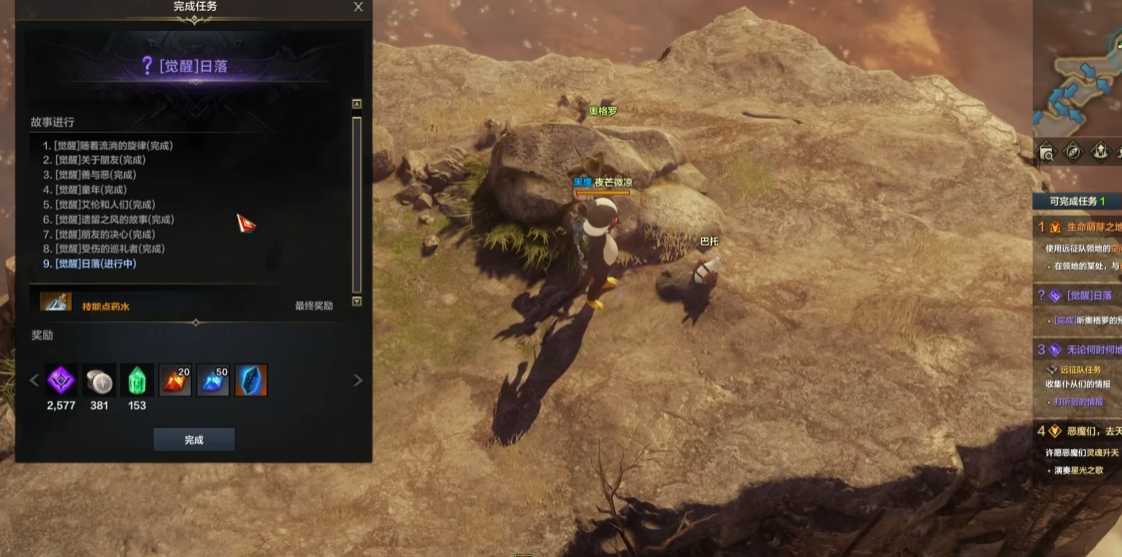The width and height of the screenshot is (1122, 557).
Task: Select the dark blue crystal reward
Action: [251, 380]
